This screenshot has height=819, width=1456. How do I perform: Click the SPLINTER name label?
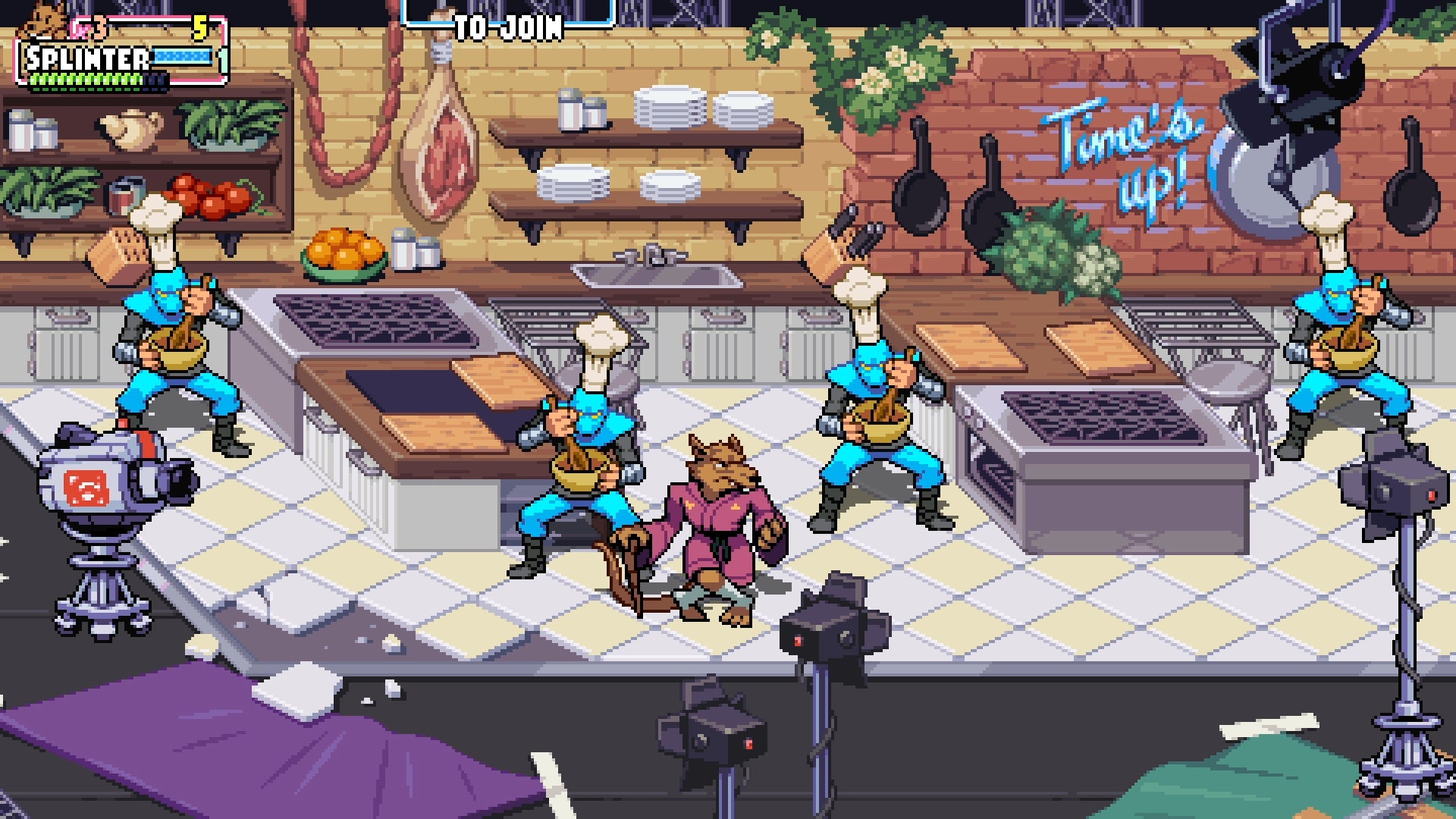(x=86, y=57)
